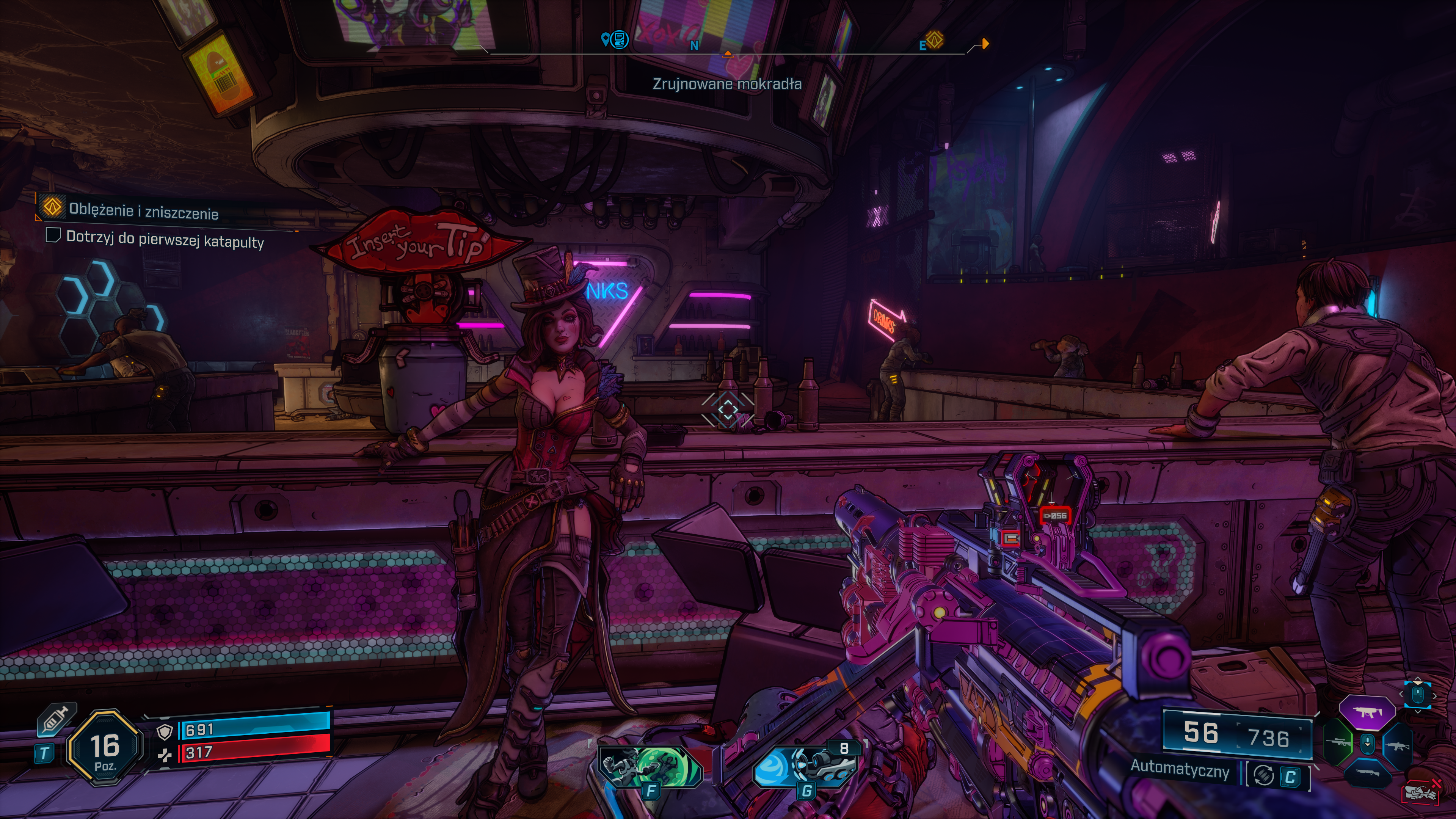The width and height of the screenshot is (1456, 819).
Task: Toggle the ammo swap firing mode icon
Action: pyautogui.click(x=1264, y=775)
